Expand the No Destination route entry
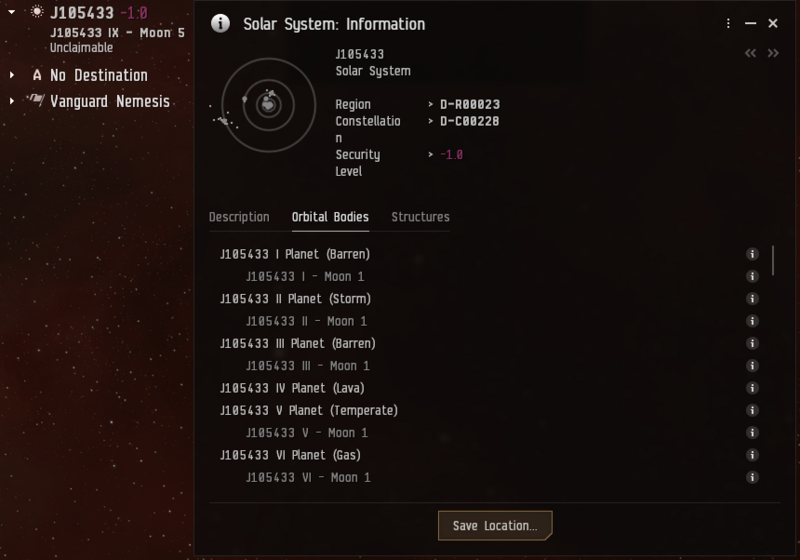Screen dimensions: 800x560 [x=12, y=75]
